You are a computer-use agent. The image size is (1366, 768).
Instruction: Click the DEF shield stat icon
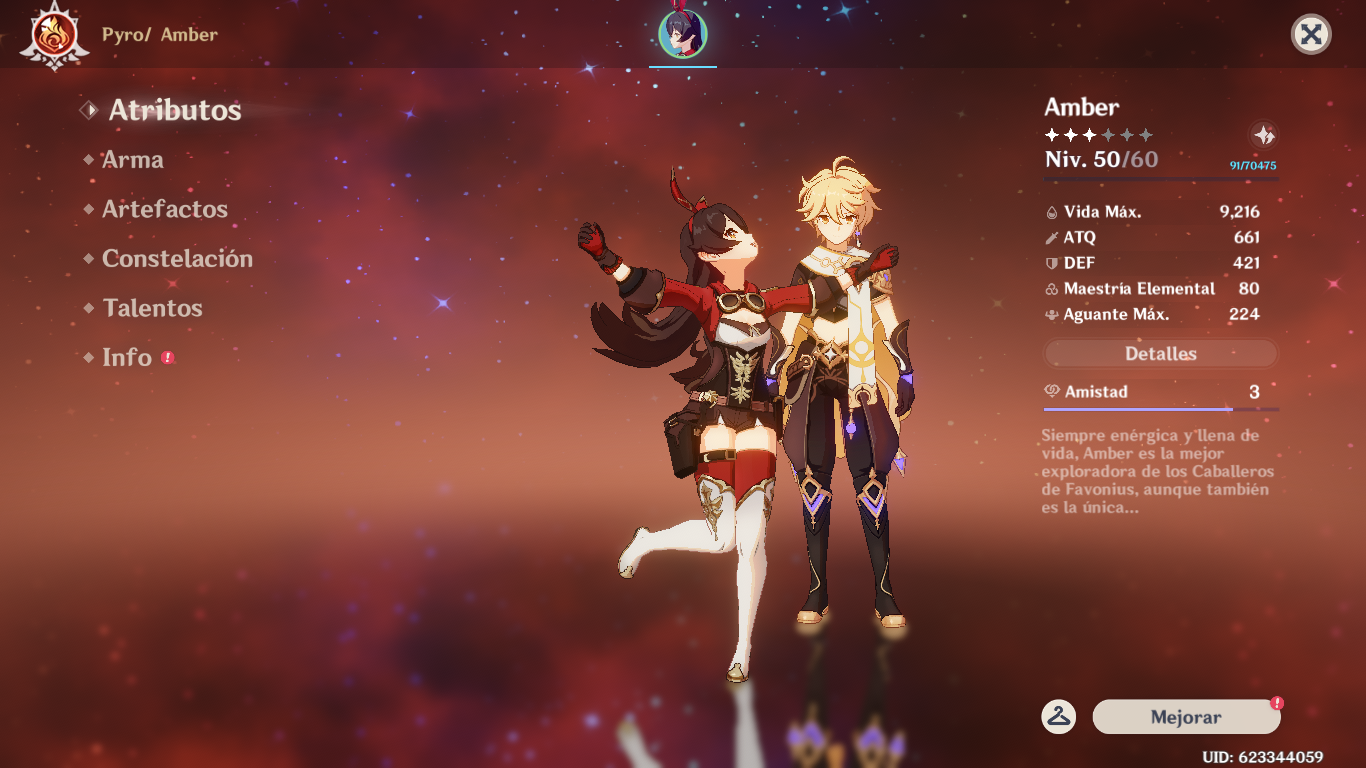click(1053, 263)
